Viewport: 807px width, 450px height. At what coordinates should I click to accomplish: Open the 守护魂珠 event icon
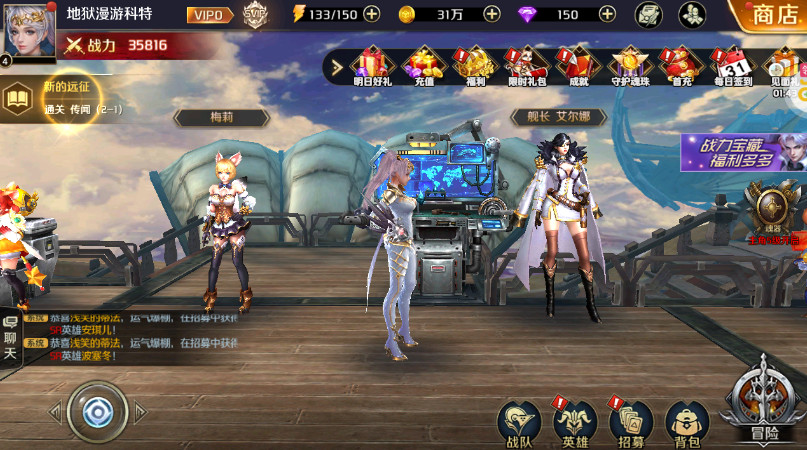pos(630,66)
